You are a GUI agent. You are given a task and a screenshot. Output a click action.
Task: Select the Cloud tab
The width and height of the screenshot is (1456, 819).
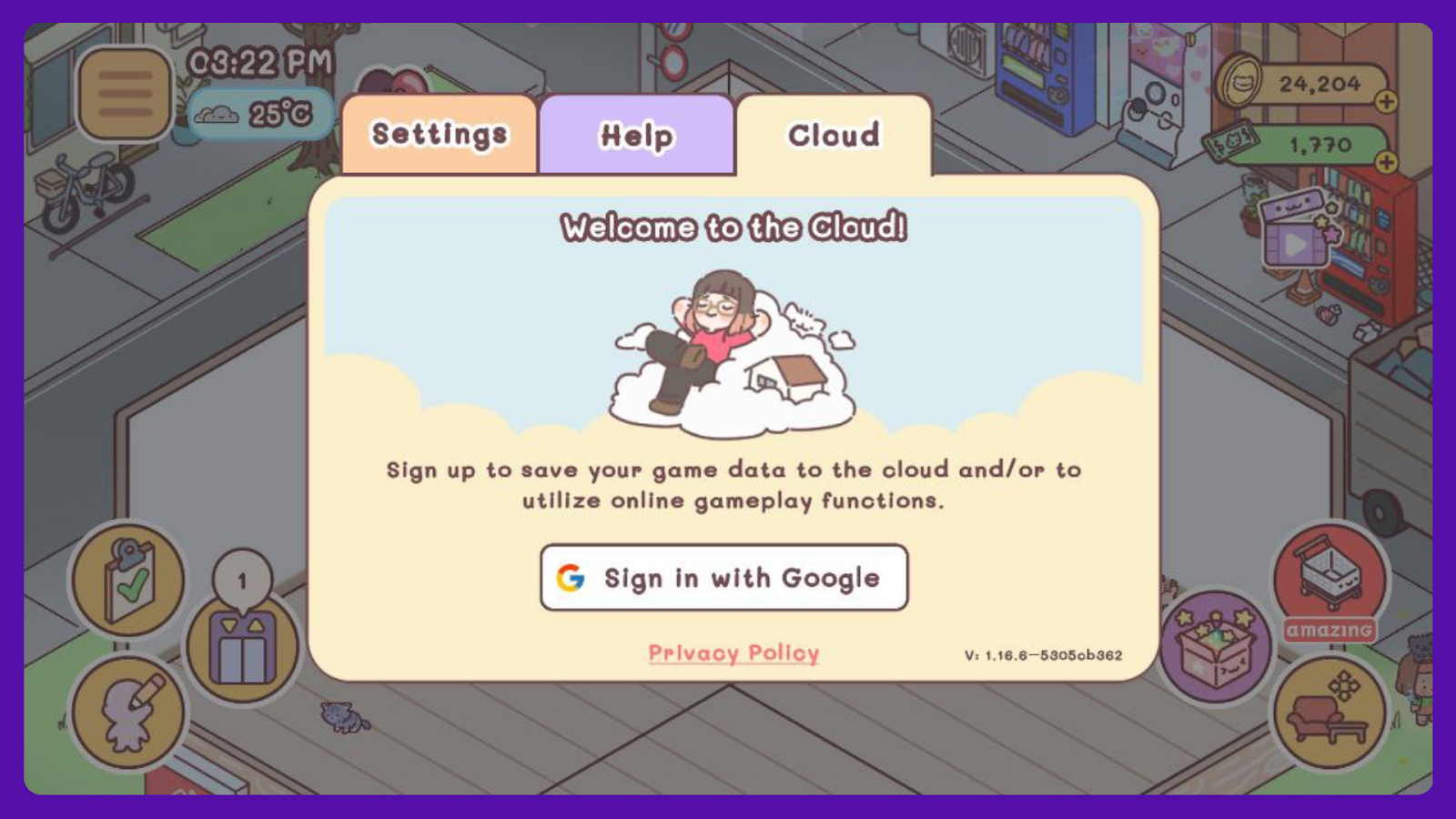click(x=834, y=136)
